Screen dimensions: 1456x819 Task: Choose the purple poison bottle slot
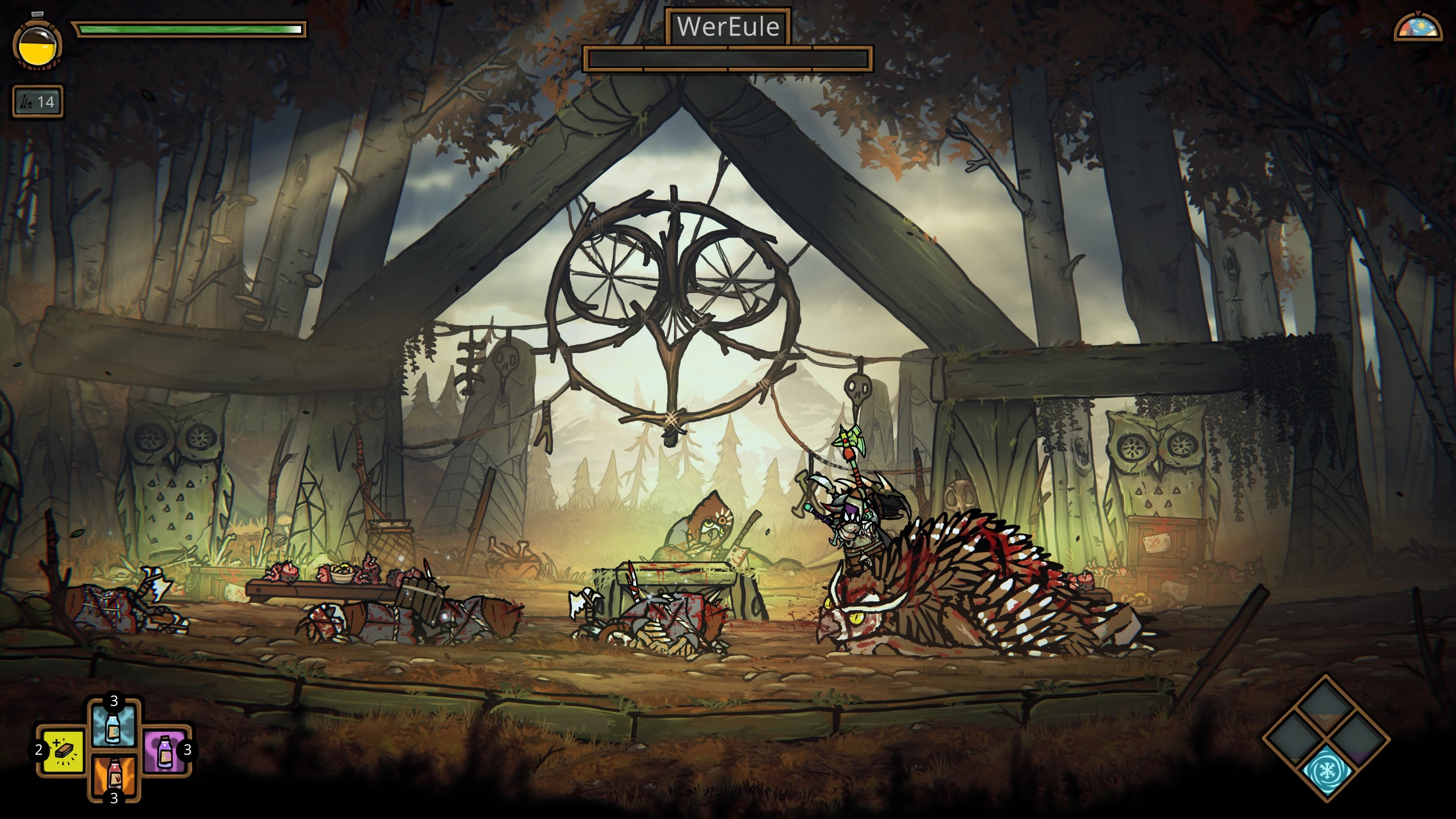(x=165, y=751)
